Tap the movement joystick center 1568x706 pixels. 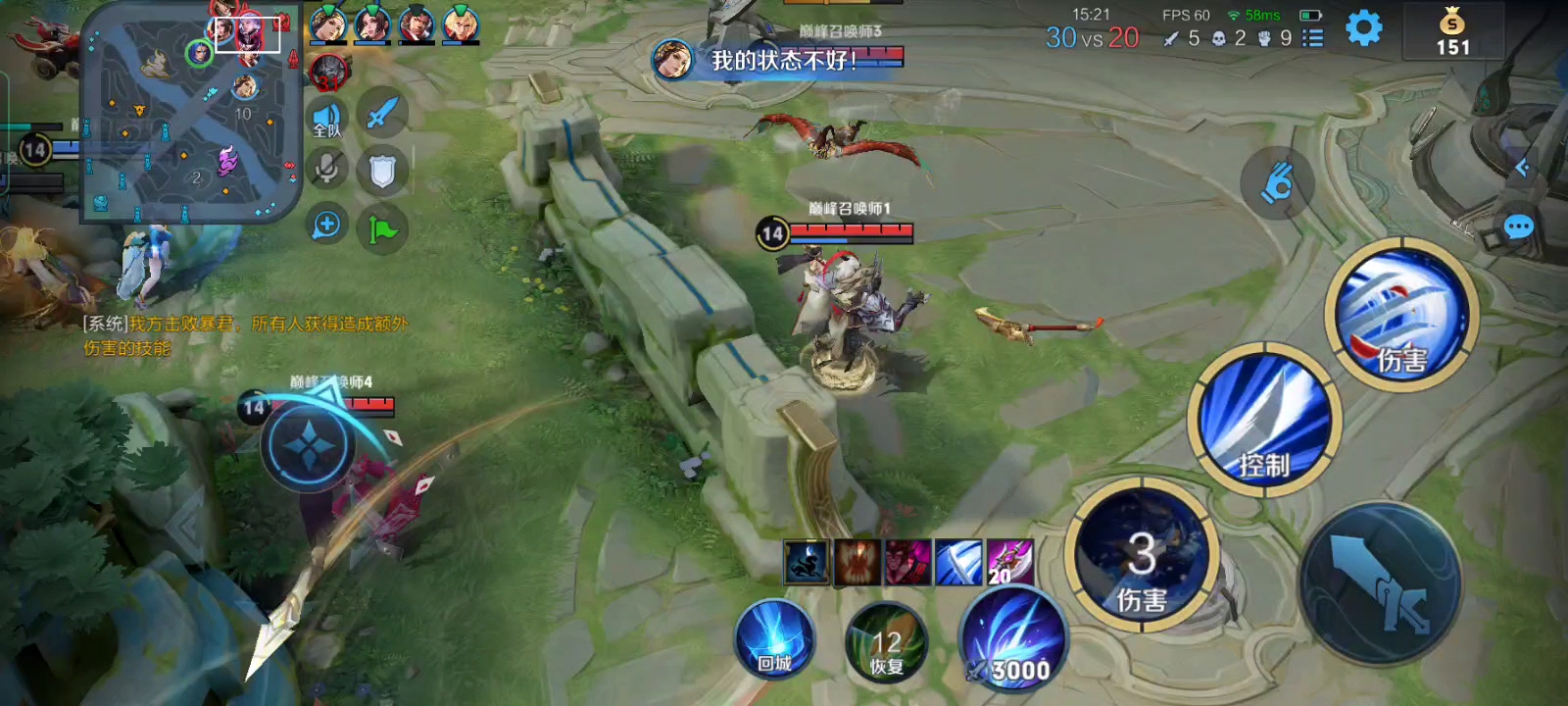pos(308,446)
